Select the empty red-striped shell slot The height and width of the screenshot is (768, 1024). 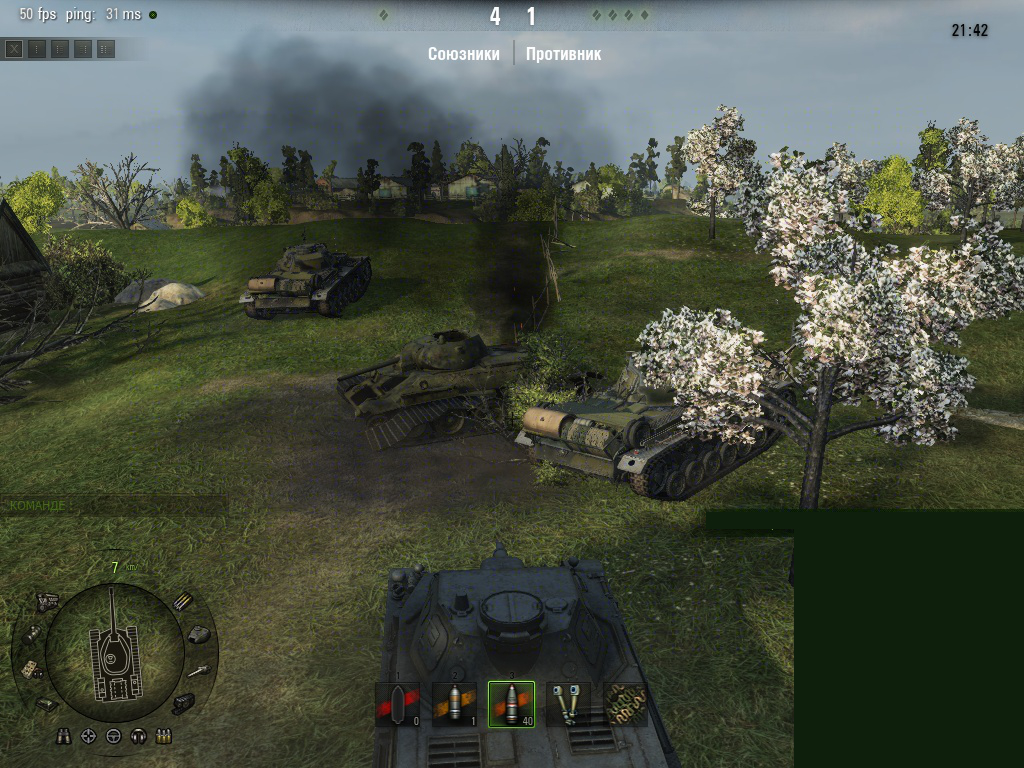(x=397, y=704)
